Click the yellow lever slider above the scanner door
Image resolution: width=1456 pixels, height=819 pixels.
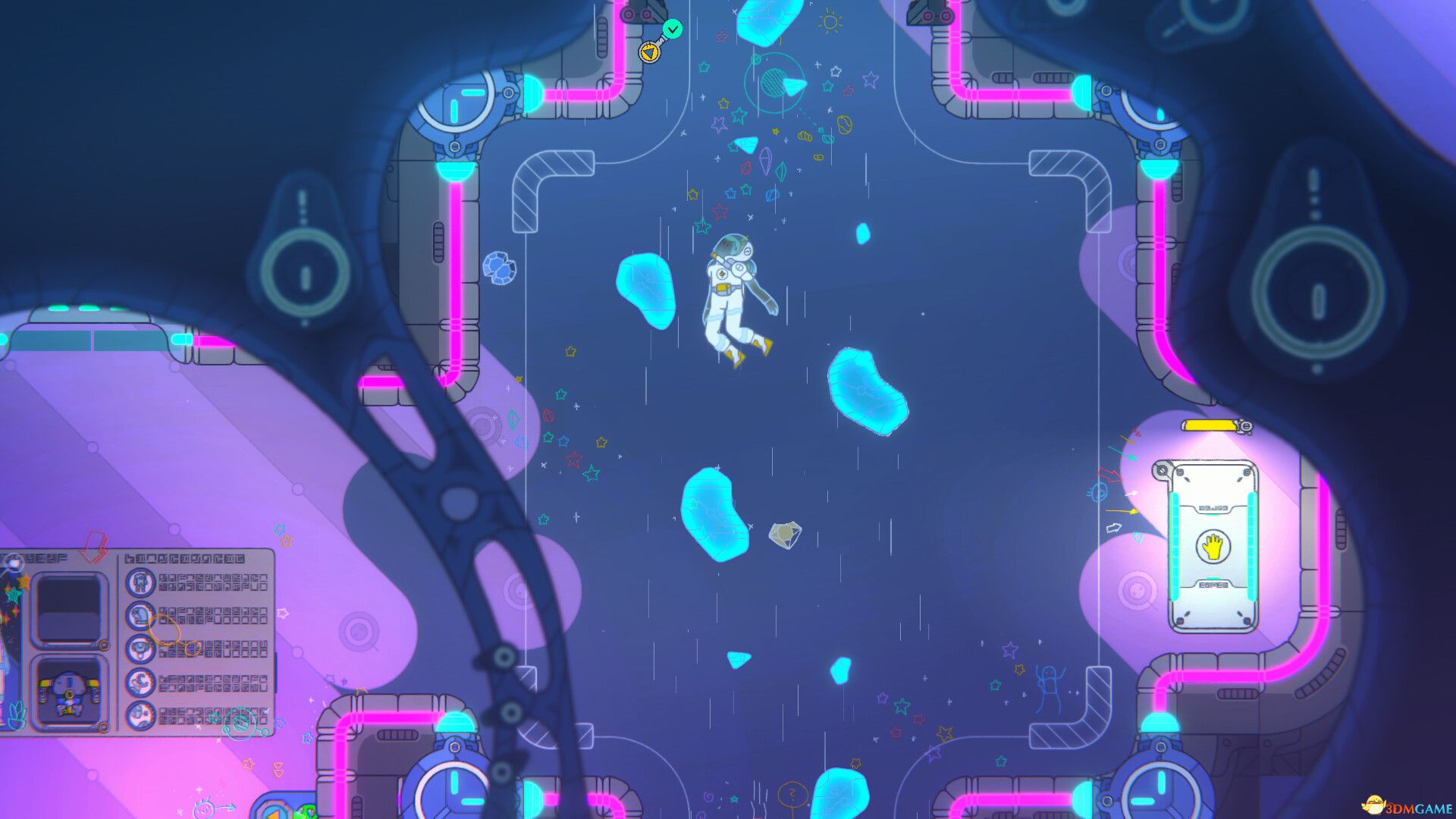click(1210, 425)
